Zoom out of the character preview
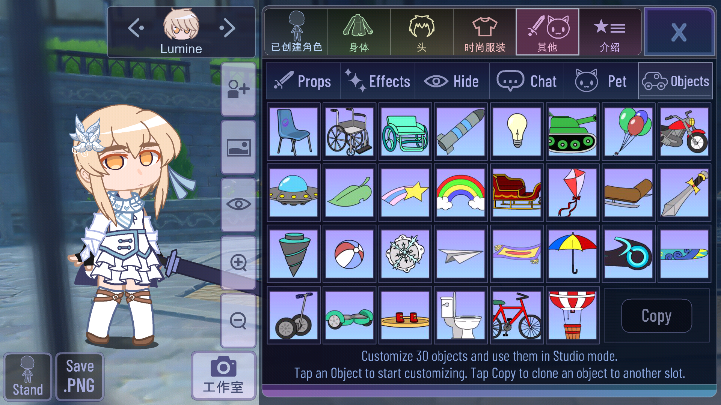This screenshot has width=721, height=405. coord(239,321)
